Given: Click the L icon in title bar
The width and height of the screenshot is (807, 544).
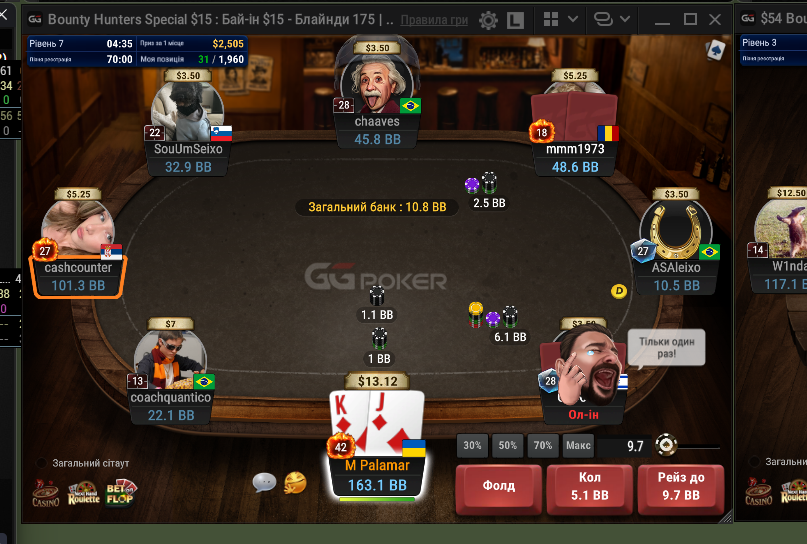Looking at the screenshot, I should pos(516,20).
